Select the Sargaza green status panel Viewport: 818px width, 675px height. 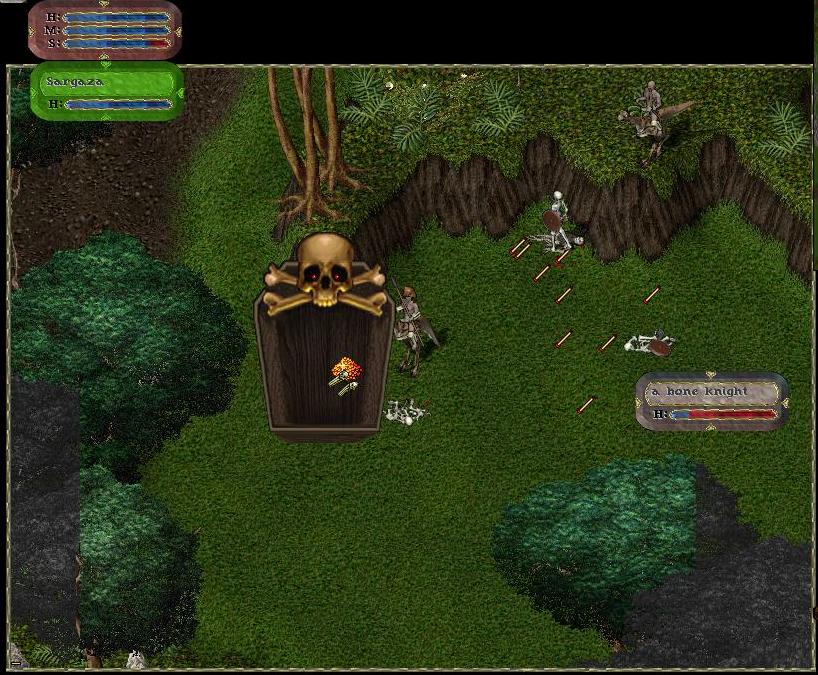[107, 91]
